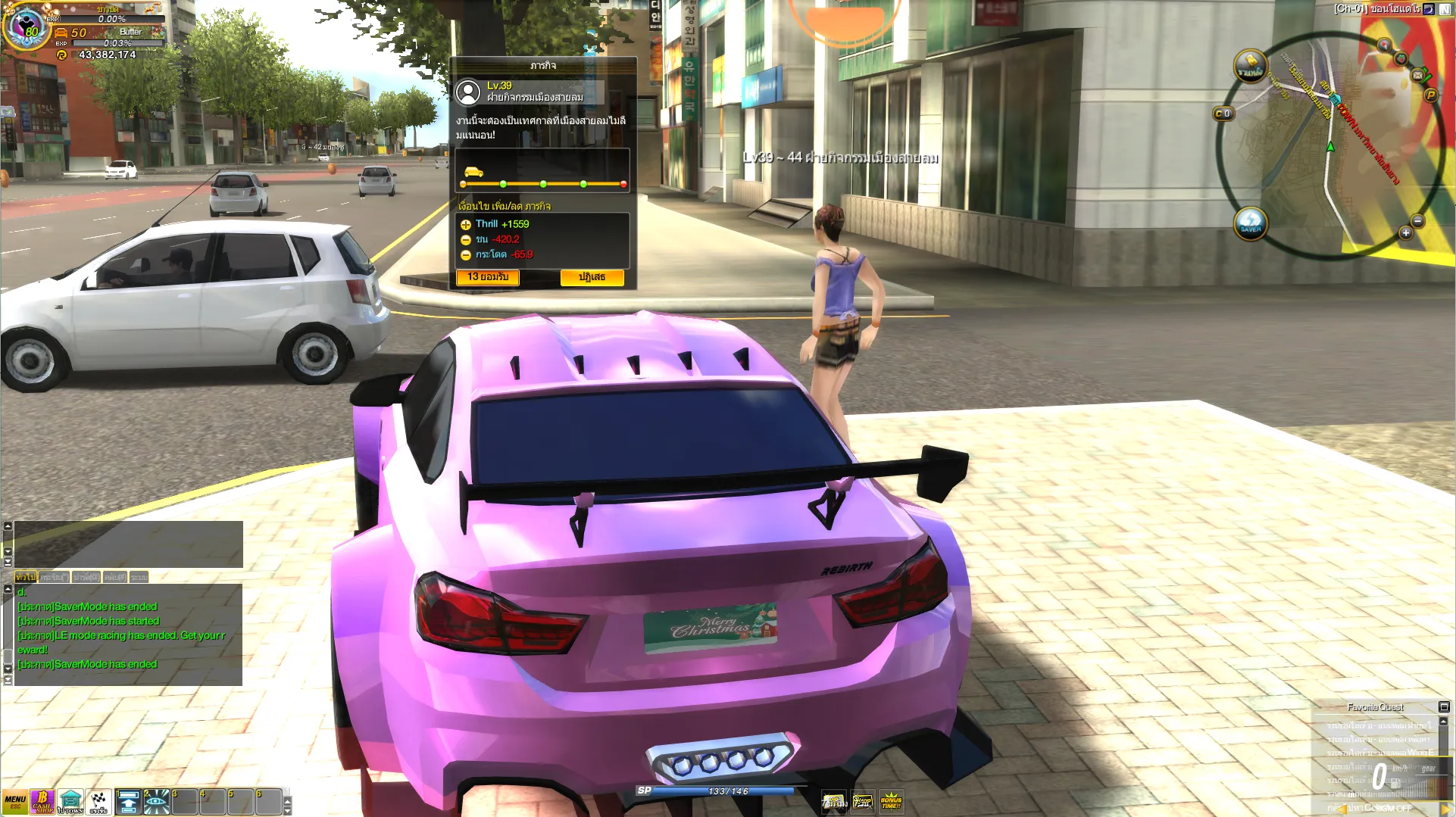The height and width of the screenshot is (817, 1456).
Task: Decline the mission with the ปฏิเสธ button
Action: (x=592, y=278)
